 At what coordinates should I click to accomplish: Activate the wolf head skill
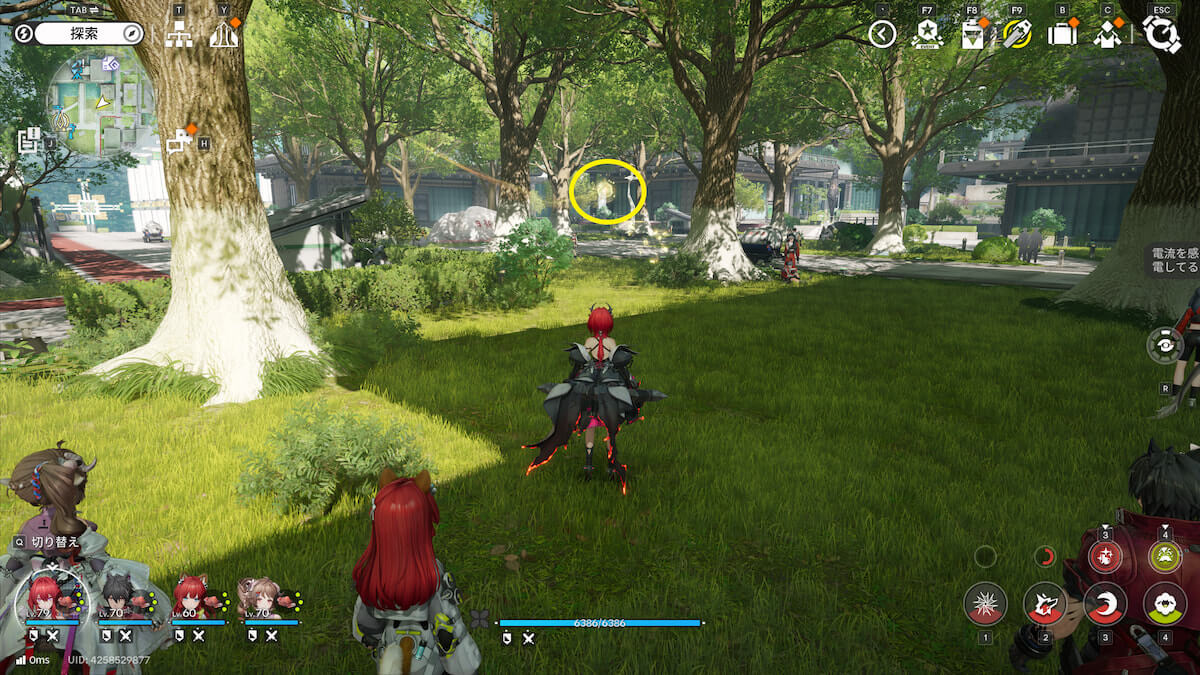click(x=1045, y=603)
